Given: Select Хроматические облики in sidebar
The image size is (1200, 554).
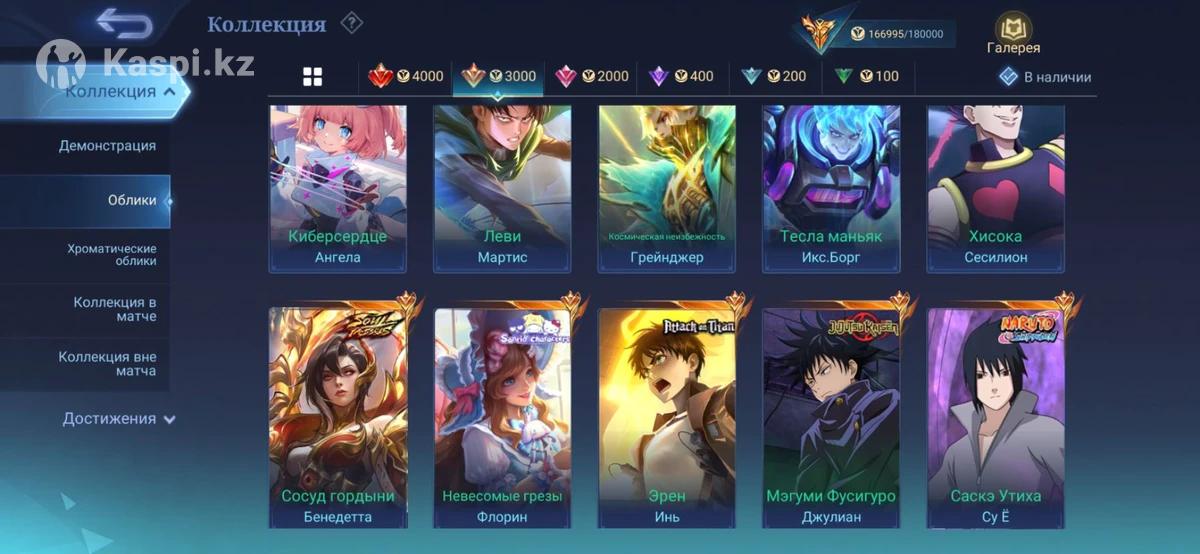Looking at the screenshot, I should [x=112, y=254].
